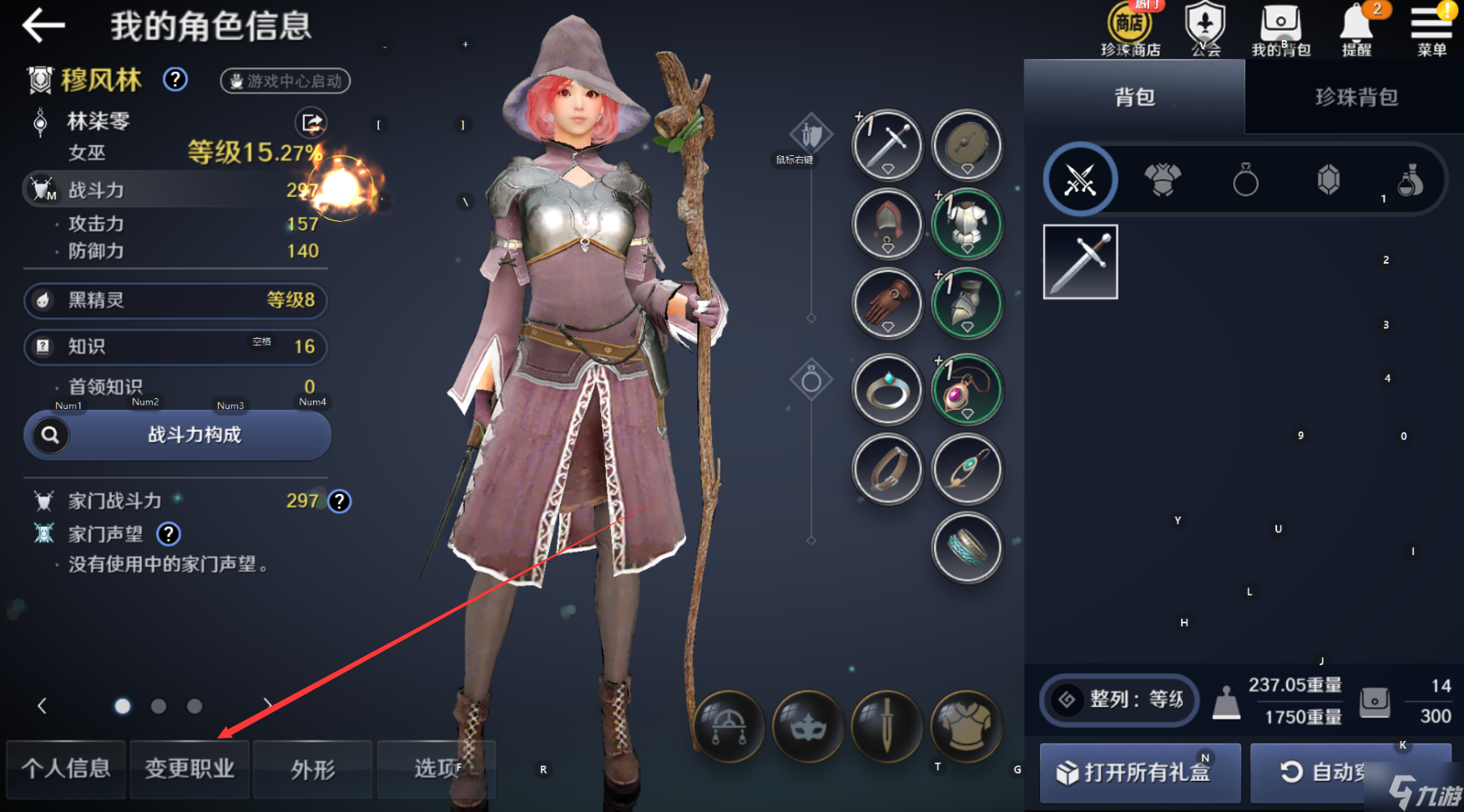Click 打开所有礼盒 open all gift boxes
The height and width of the screenshot is (812, 1464).
(x=1139, y=772)
